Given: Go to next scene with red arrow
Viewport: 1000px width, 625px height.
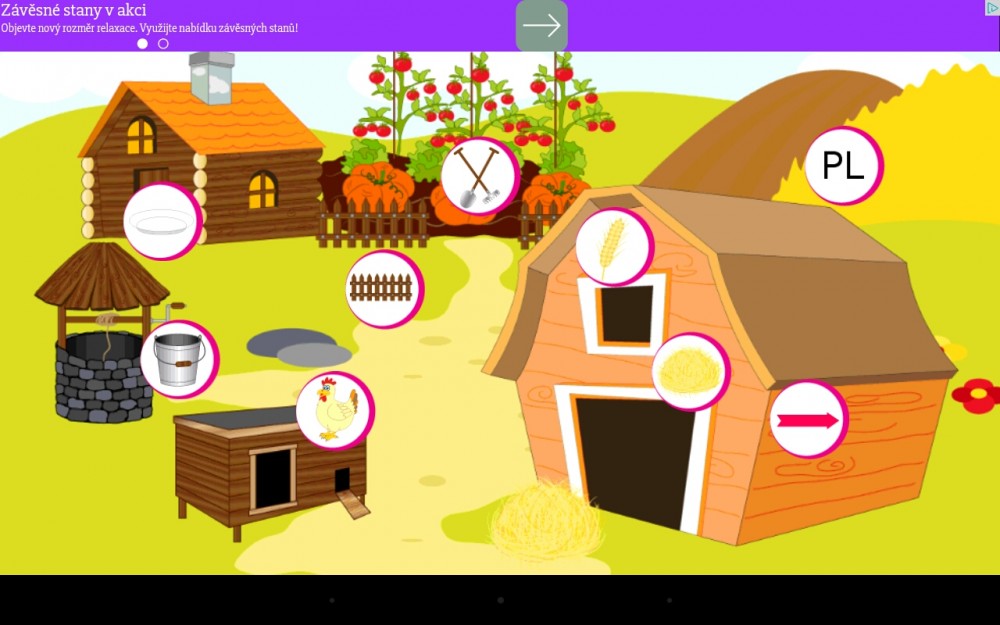Looking at the screenshot, I should click(807, 419).
